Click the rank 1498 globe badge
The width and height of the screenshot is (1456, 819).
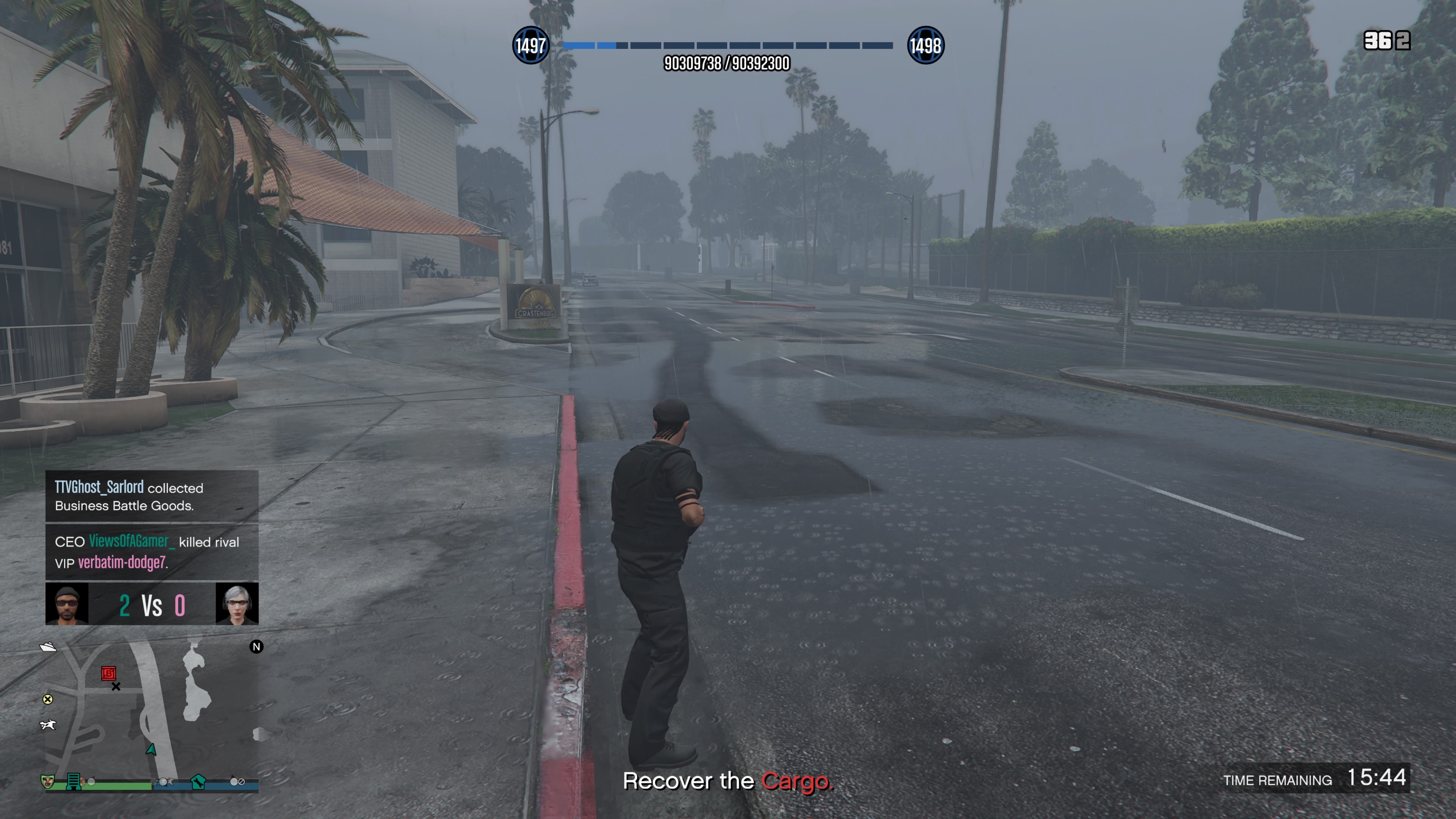925,45
